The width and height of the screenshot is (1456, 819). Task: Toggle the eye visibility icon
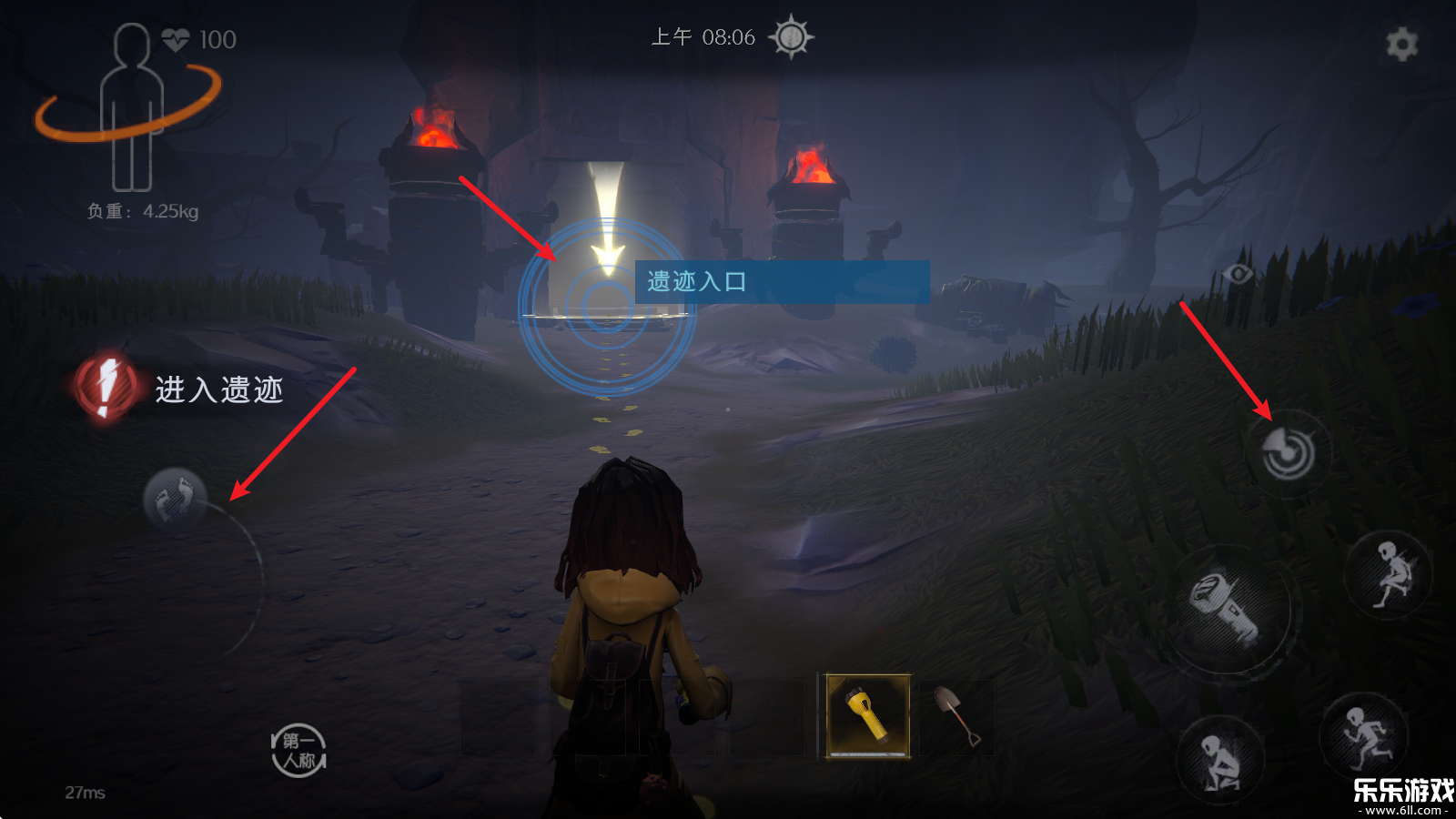tap(1238, 273)
